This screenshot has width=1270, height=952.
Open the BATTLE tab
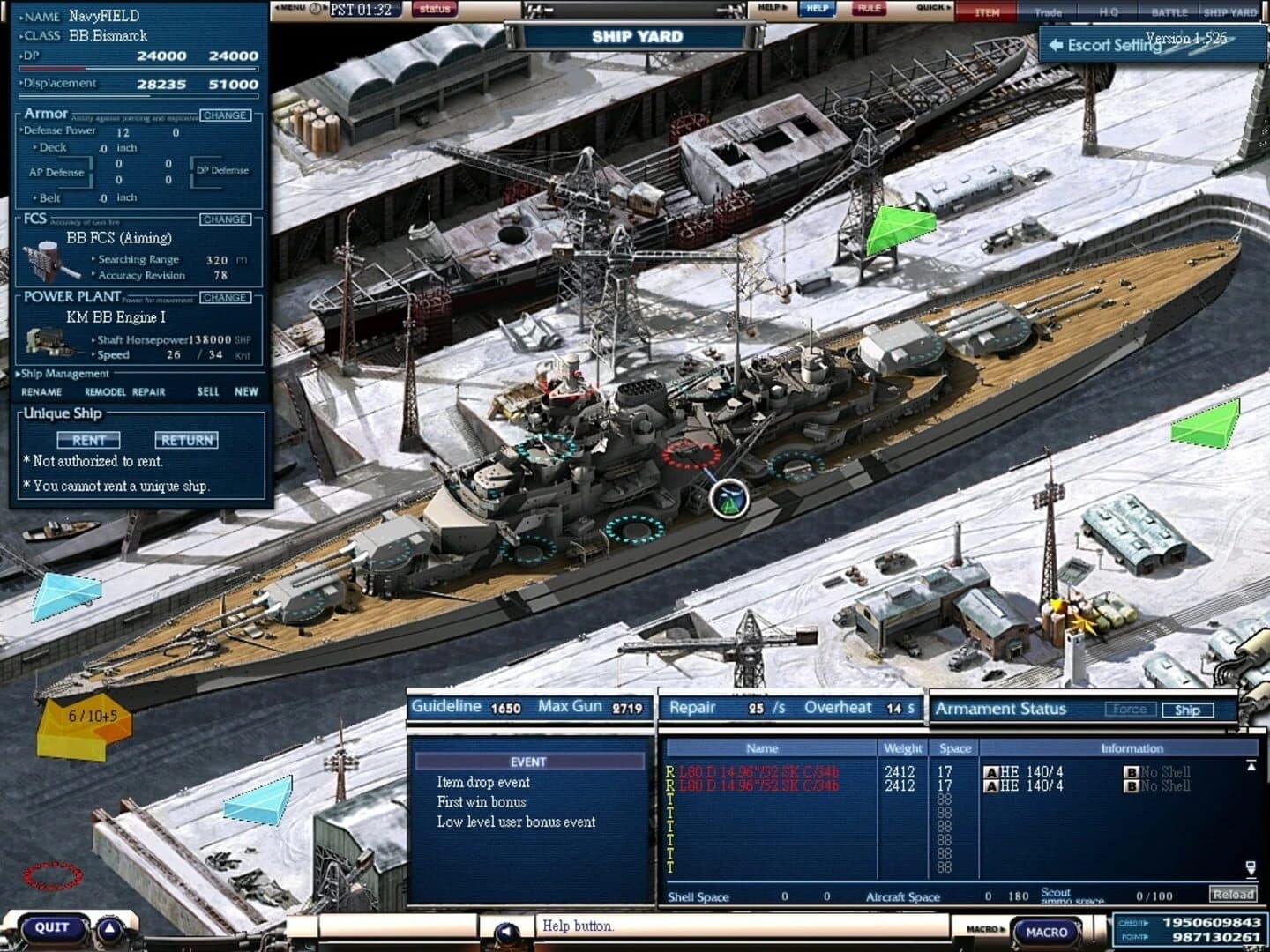click(x=1171, y=12)
